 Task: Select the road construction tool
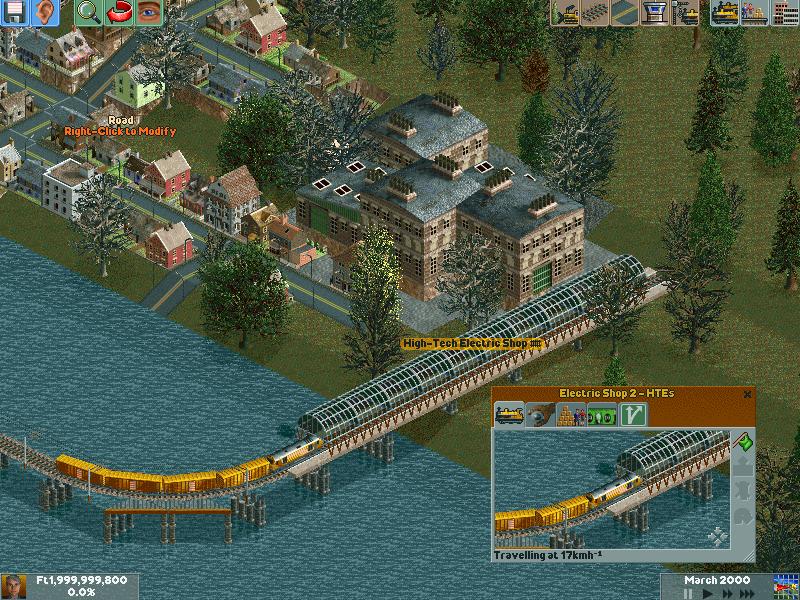[x=626, y=13]
